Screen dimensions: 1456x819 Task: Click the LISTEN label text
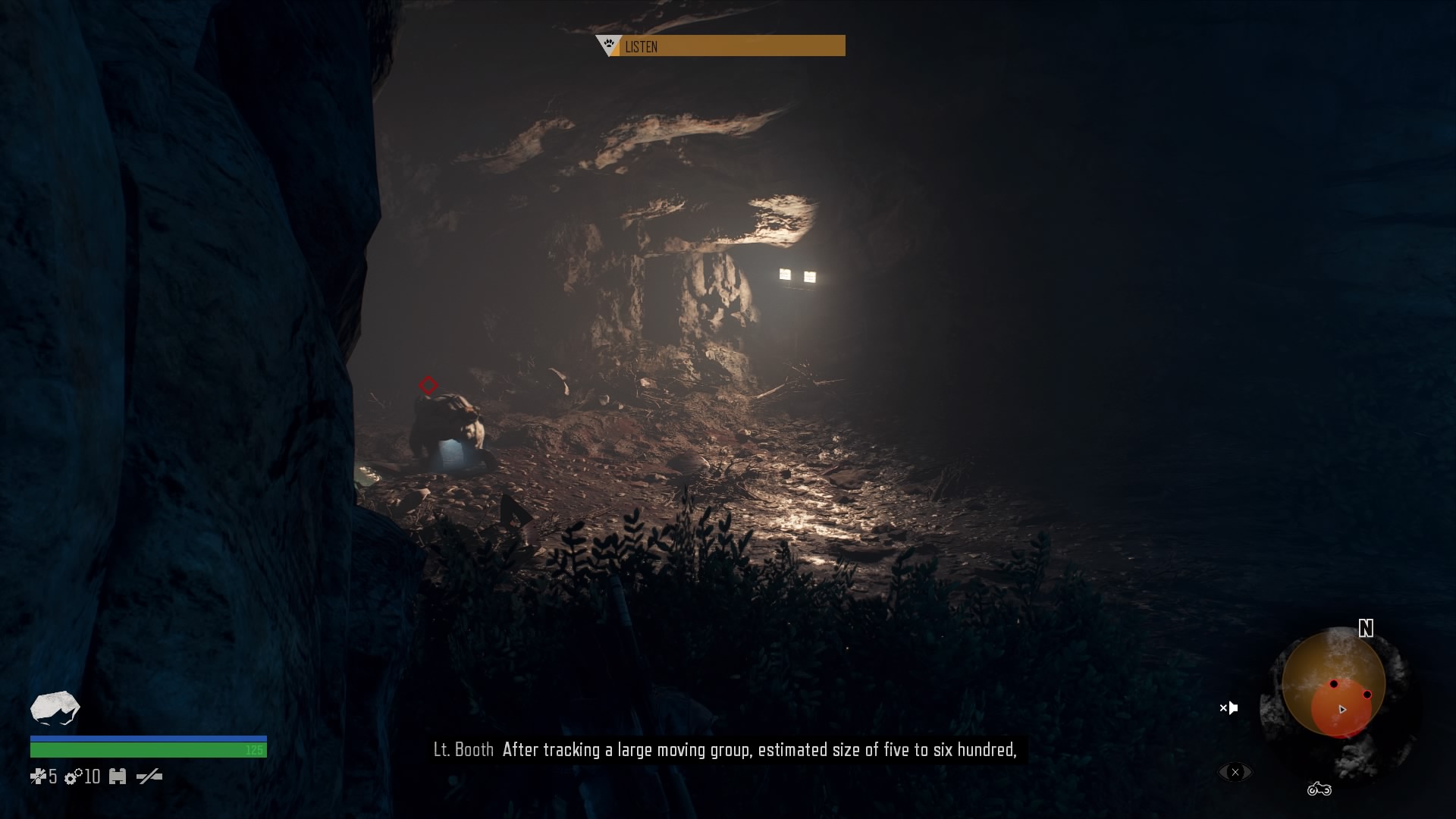[x=641, y=46]
